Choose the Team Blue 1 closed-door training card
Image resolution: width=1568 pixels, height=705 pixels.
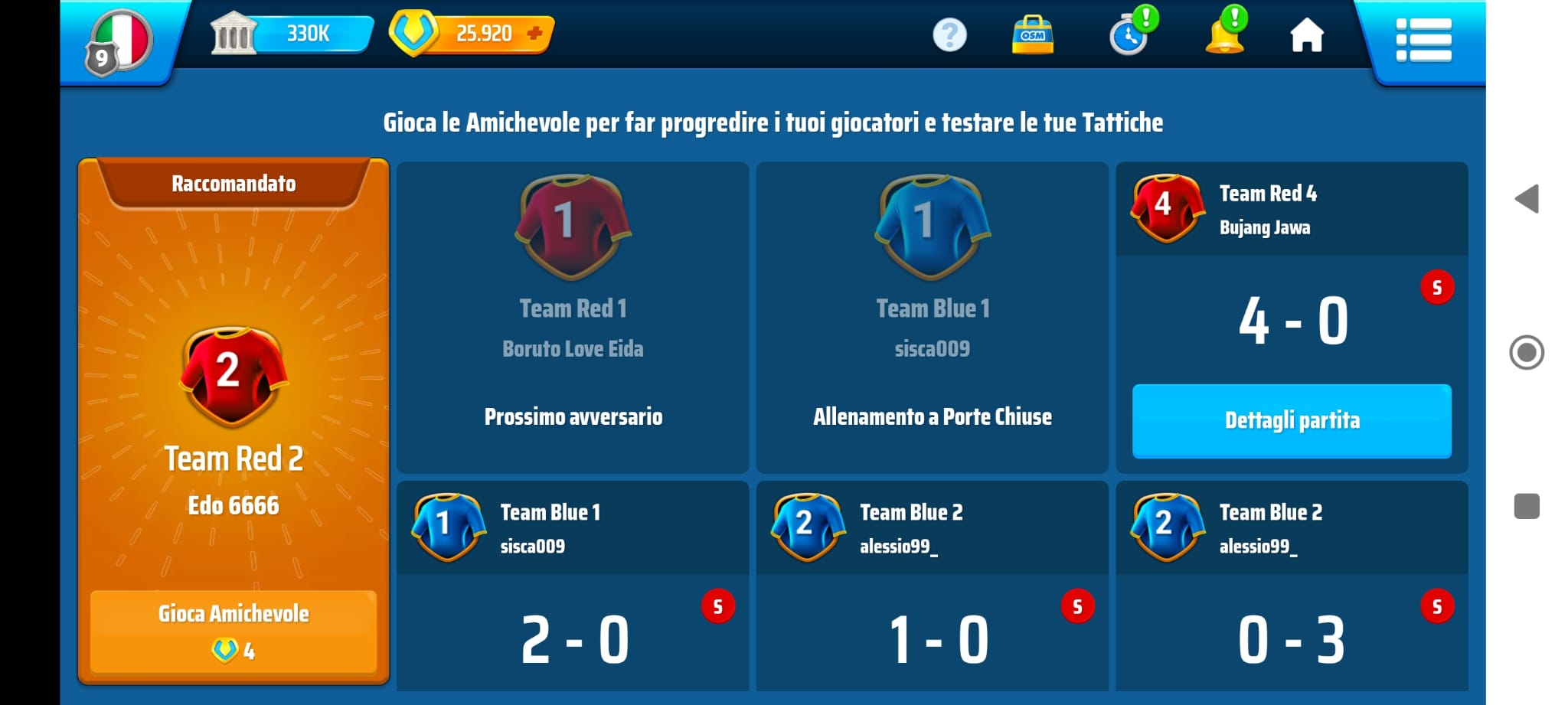tap(932, 317)
